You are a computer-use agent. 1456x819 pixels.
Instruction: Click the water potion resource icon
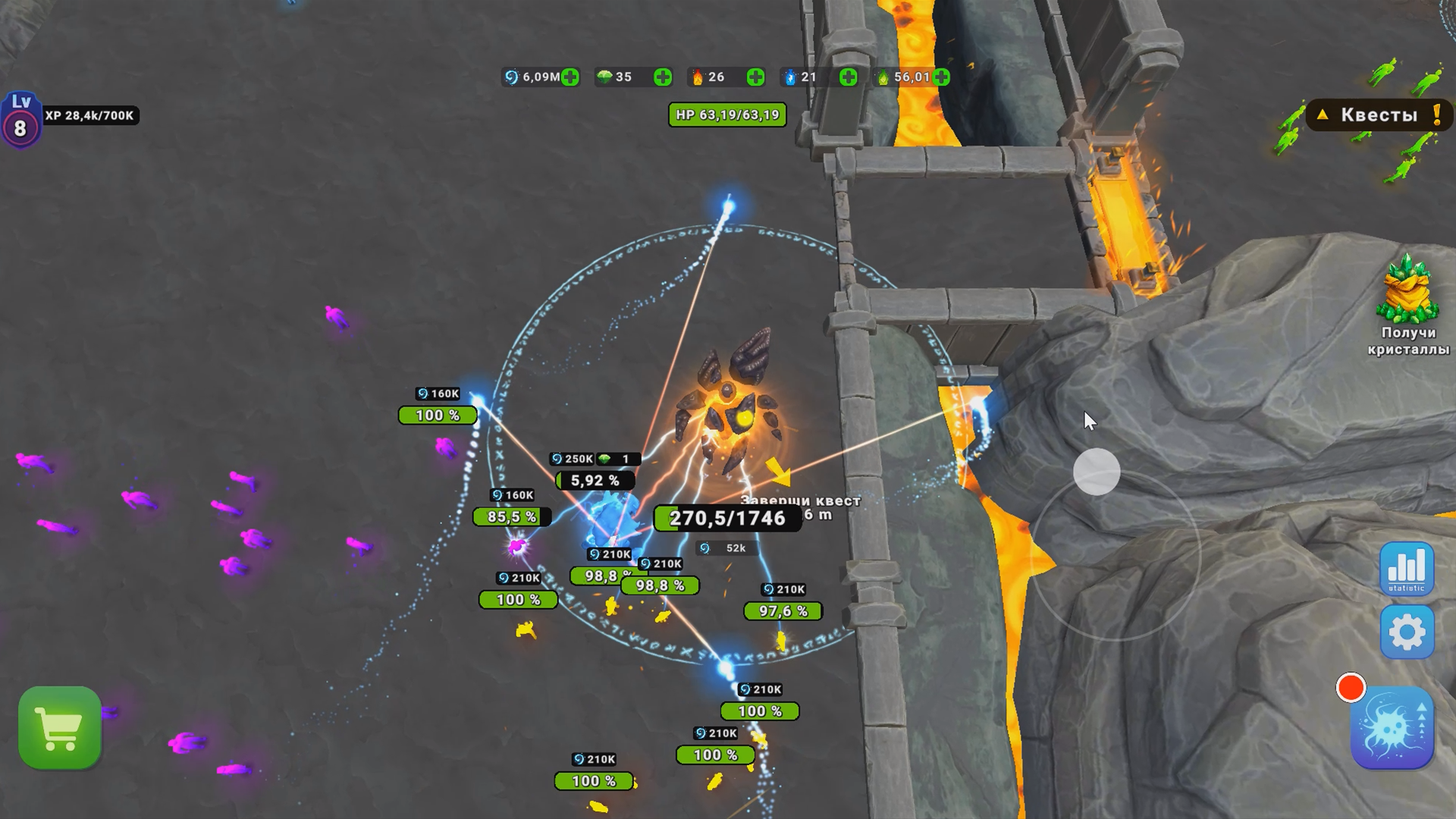pos(789,77)
